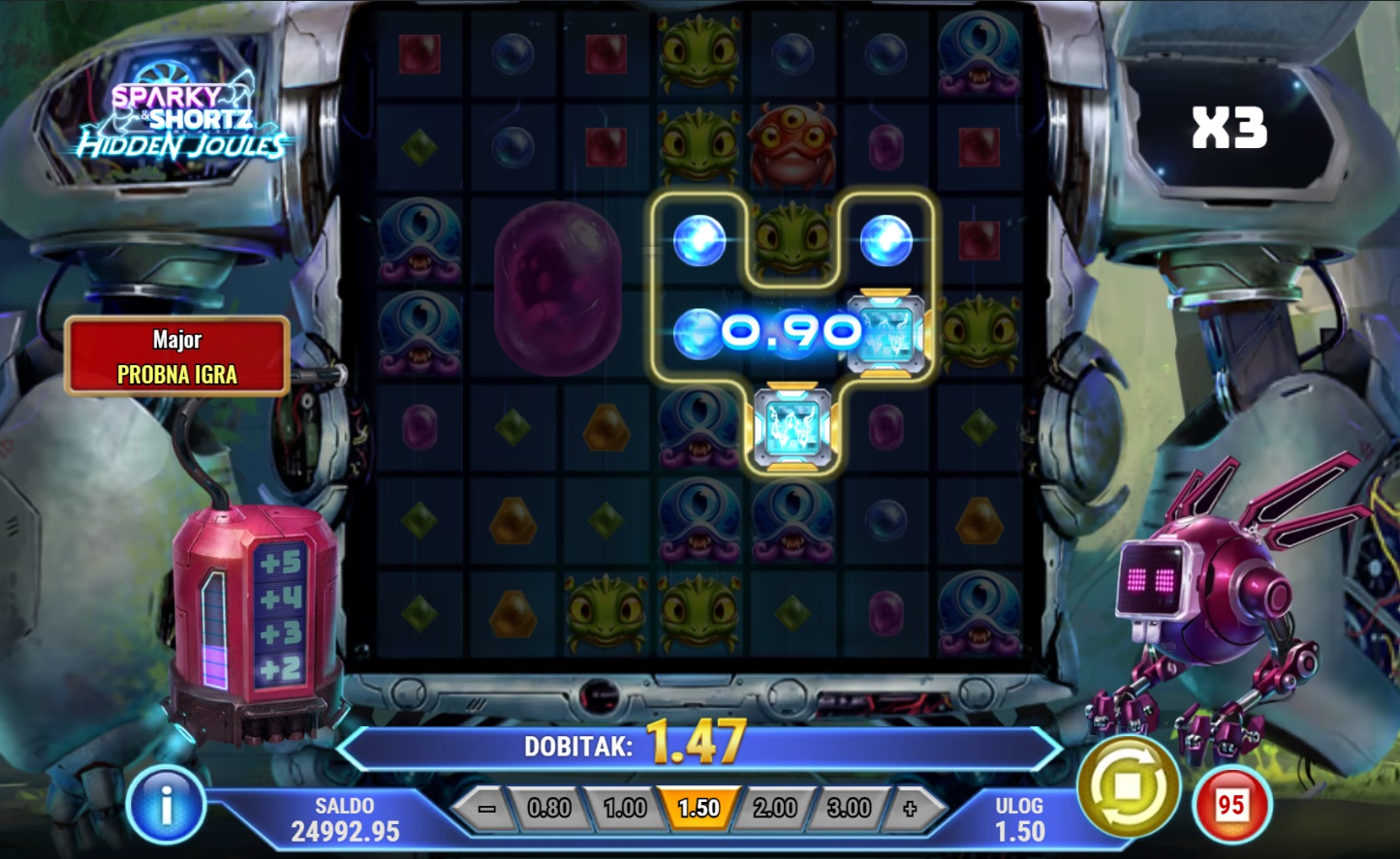Increase the bet with the plus button
Image resolution: width=1400 pixels, height=859 pixels.
pyautogui.click(x=909, y=809)
